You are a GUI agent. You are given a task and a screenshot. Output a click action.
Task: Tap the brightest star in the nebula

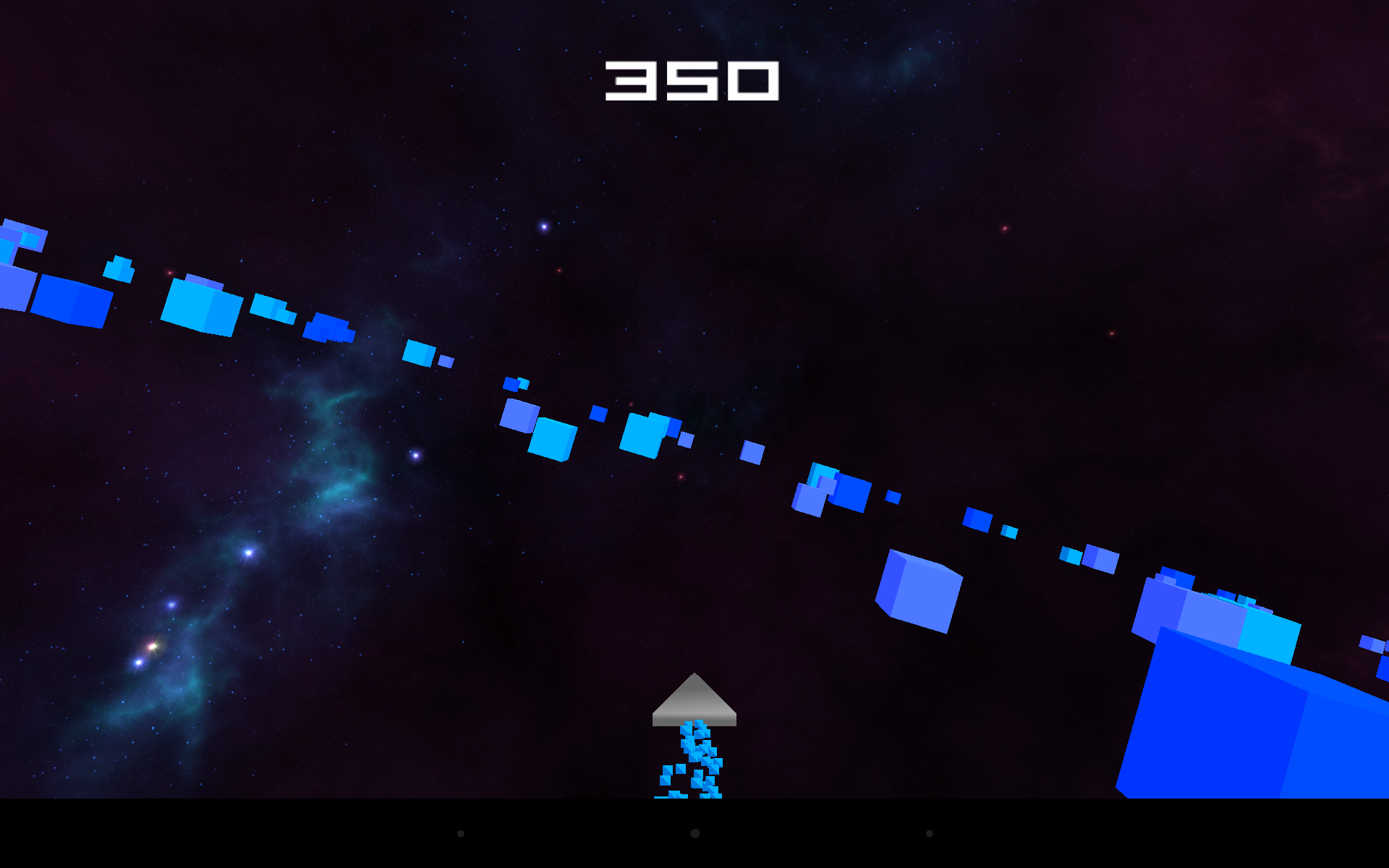click(250, 551)
